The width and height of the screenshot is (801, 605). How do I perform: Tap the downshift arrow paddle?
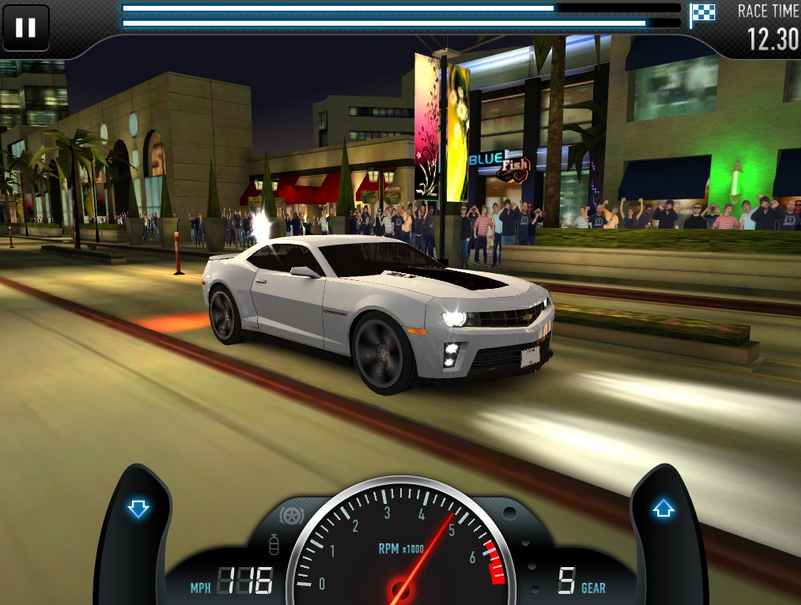tap(138, 510)
